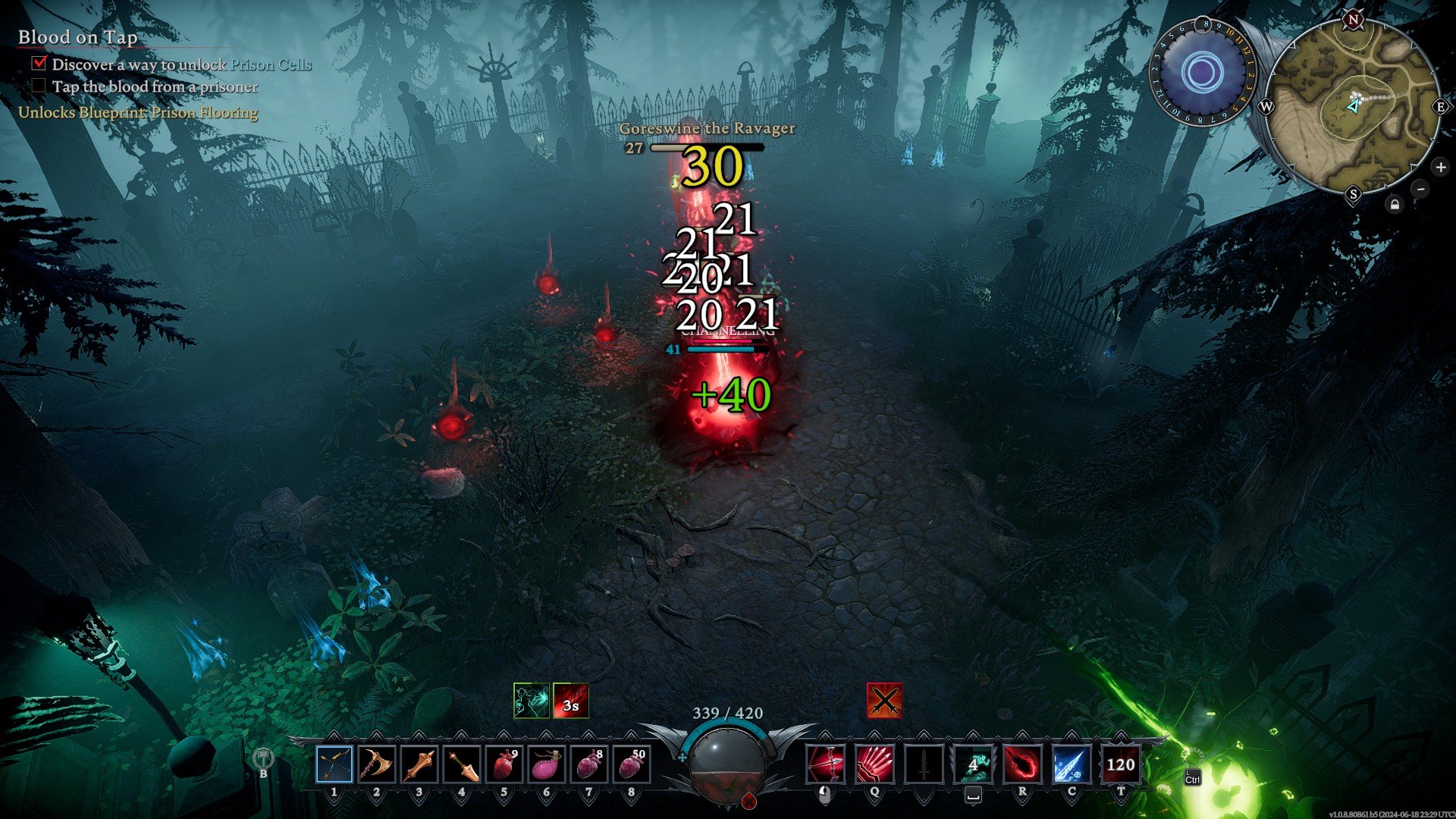Cast the ice shard C spell

point(1072,764)
